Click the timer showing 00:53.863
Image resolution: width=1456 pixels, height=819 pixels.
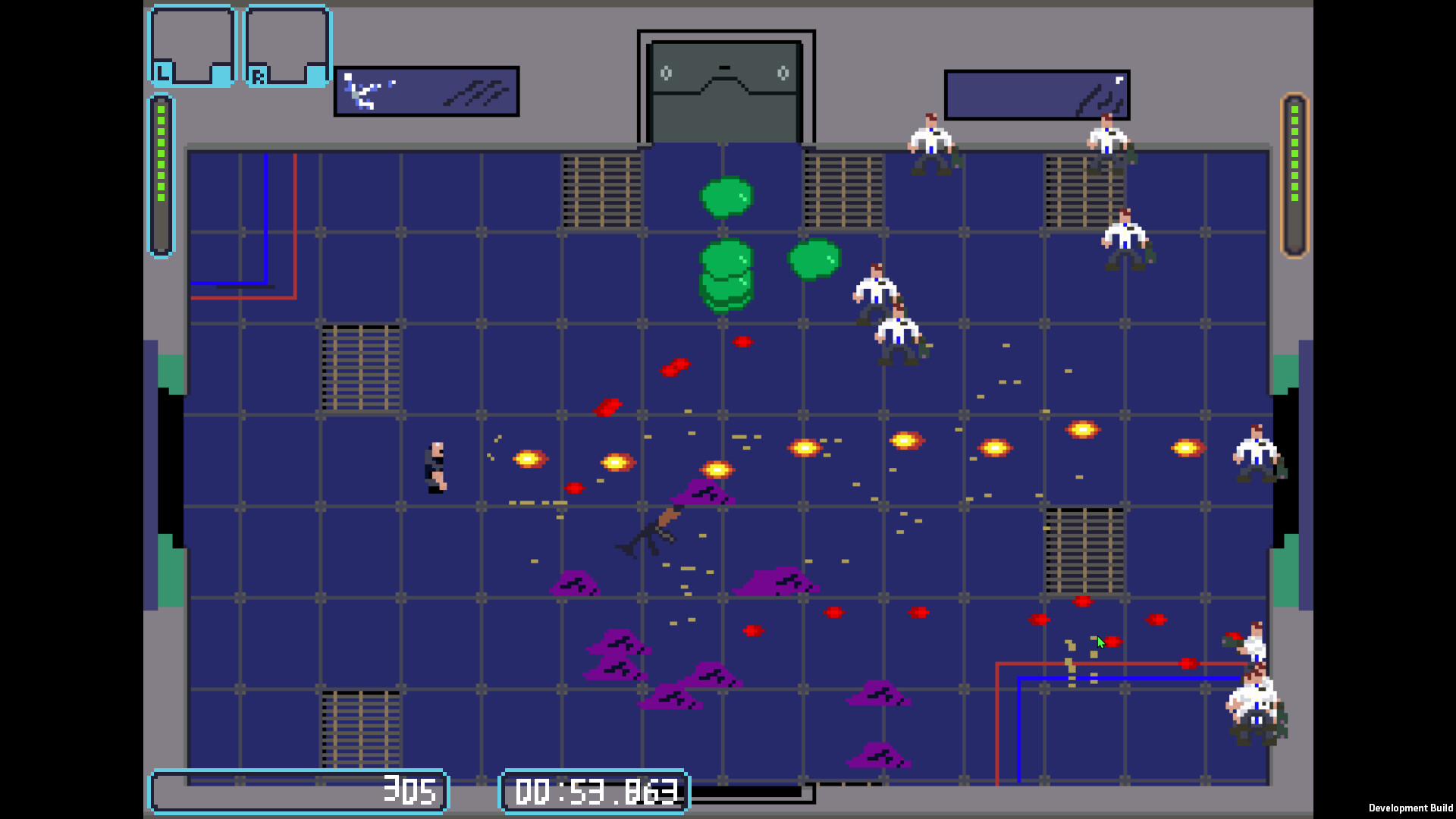[595, 792]
